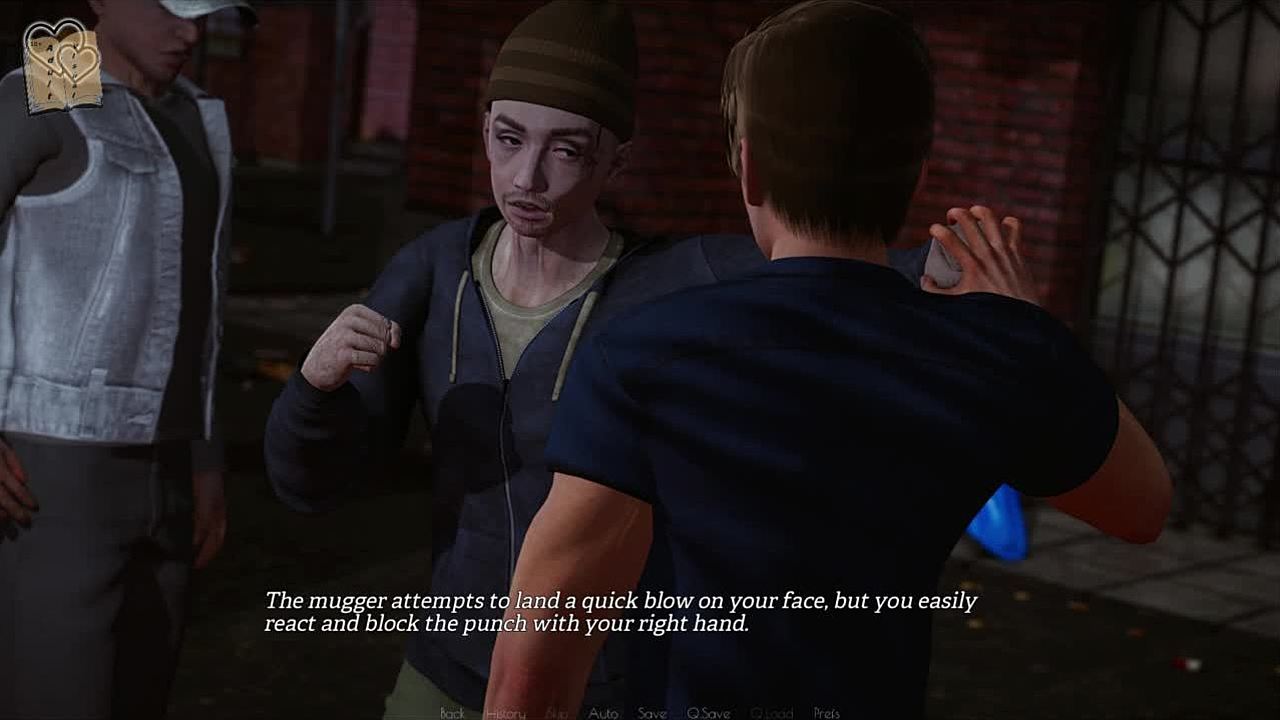Open the dialogue History log
Image resolution: width=1280 pixels, height=720 pixels.
pos(505,713)
